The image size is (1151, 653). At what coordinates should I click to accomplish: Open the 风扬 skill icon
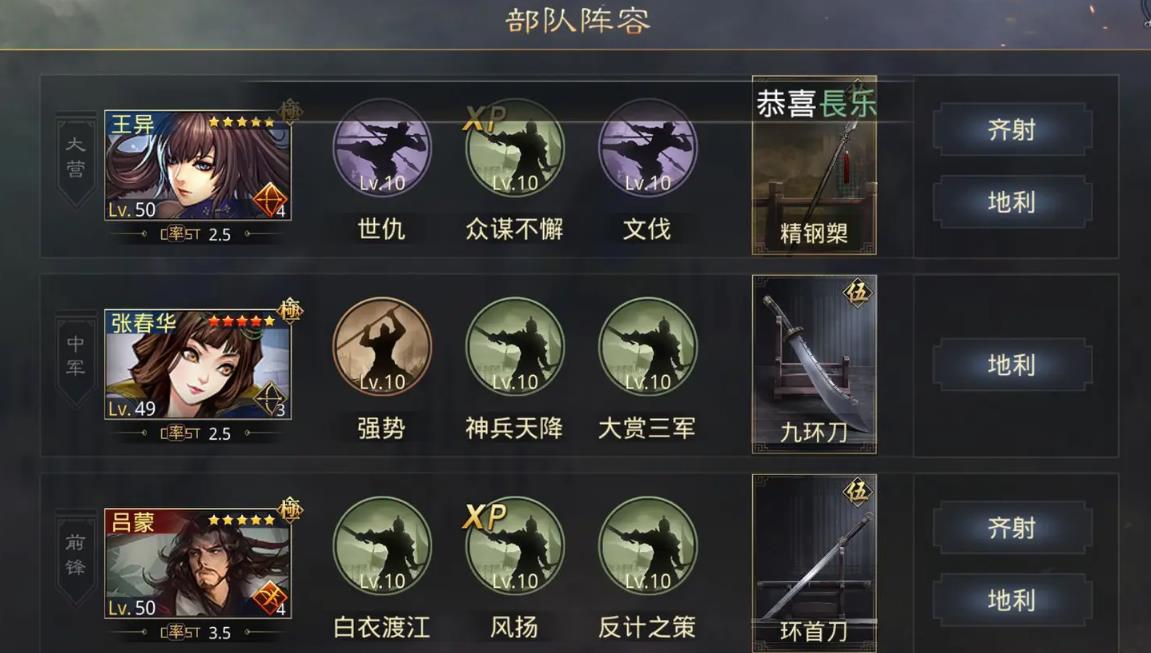click(515, 546)
